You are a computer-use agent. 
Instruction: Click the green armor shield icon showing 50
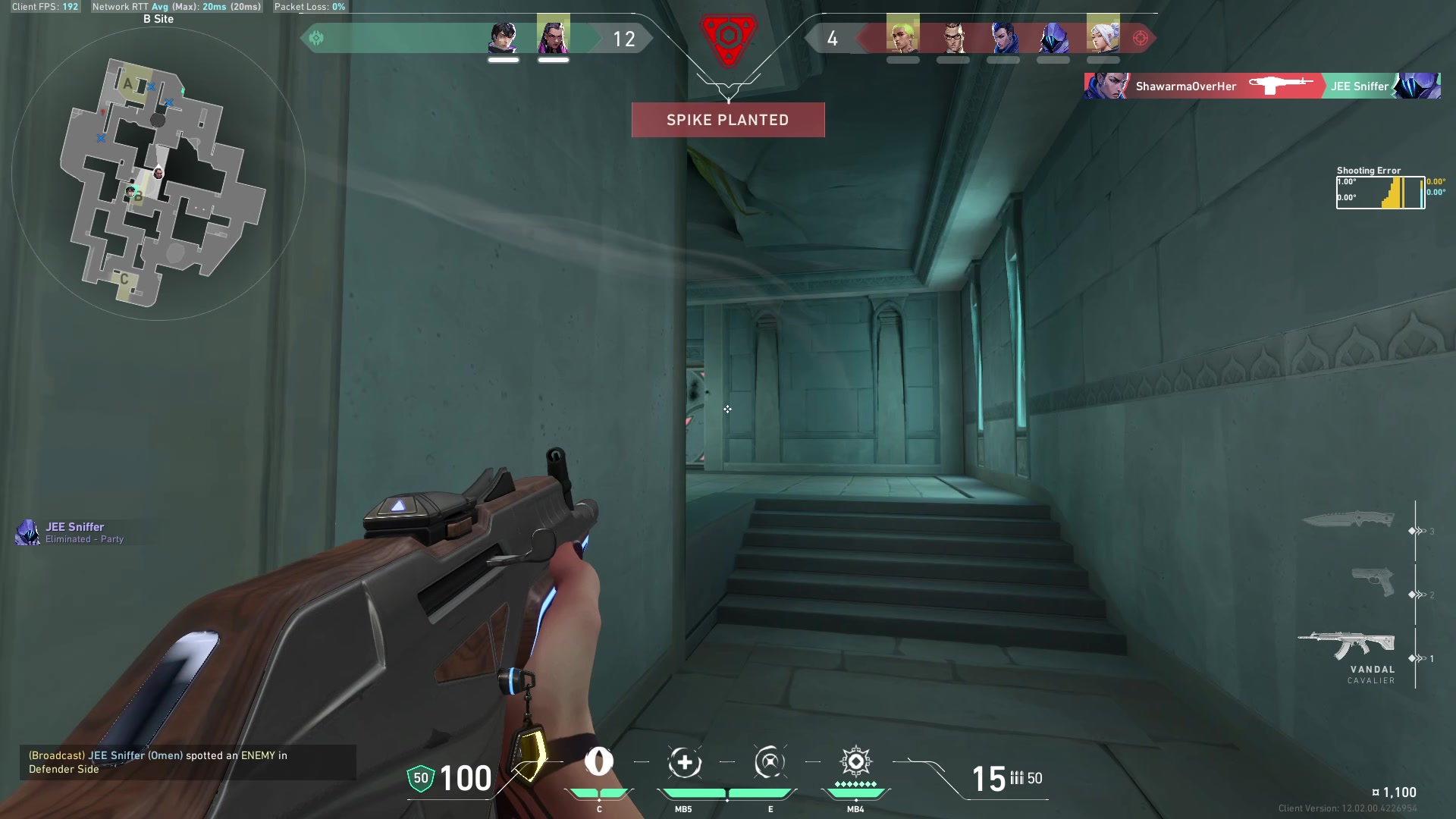419,778
